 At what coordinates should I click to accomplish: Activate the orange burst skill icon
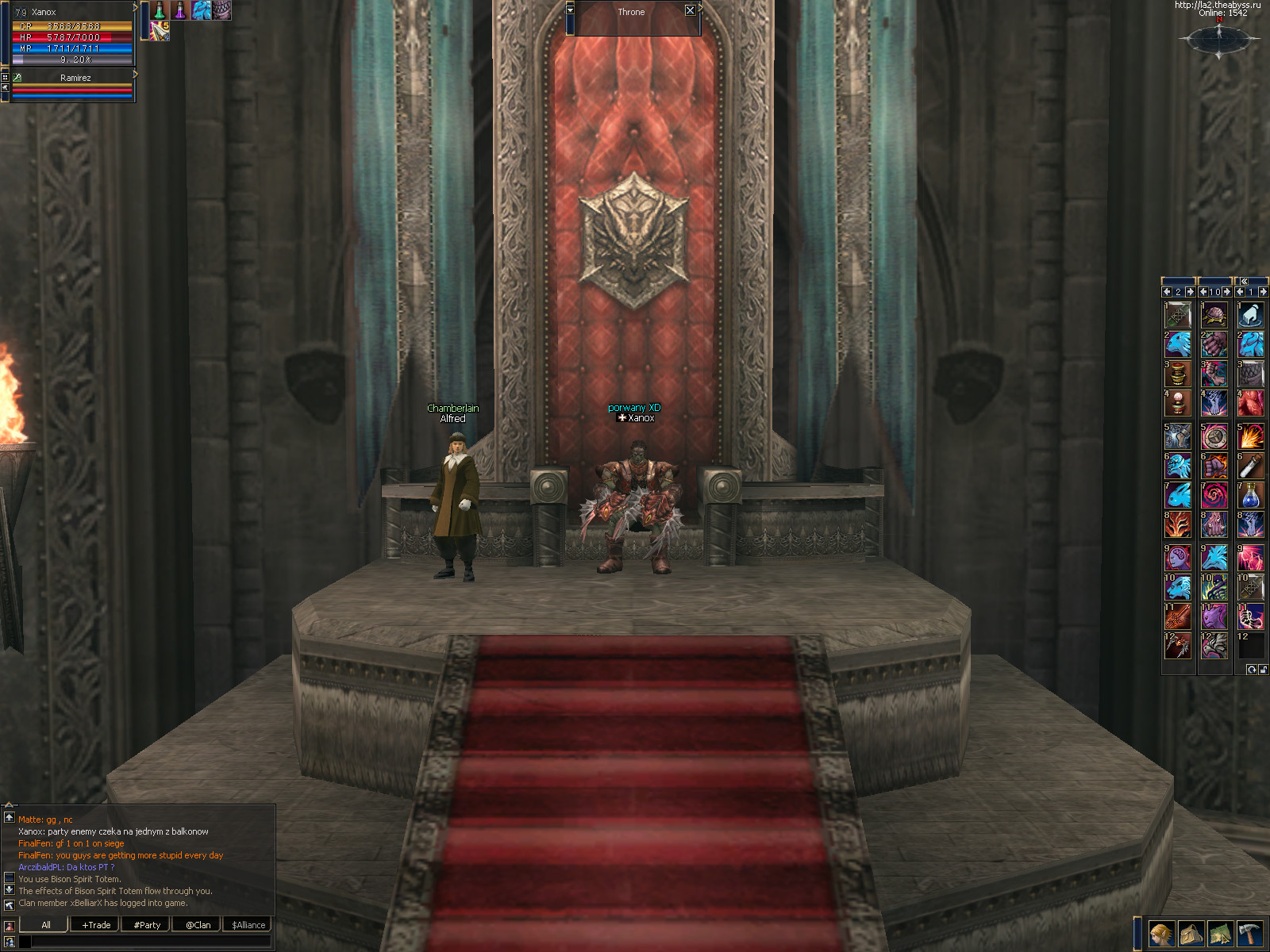(x=1251, y=437)
